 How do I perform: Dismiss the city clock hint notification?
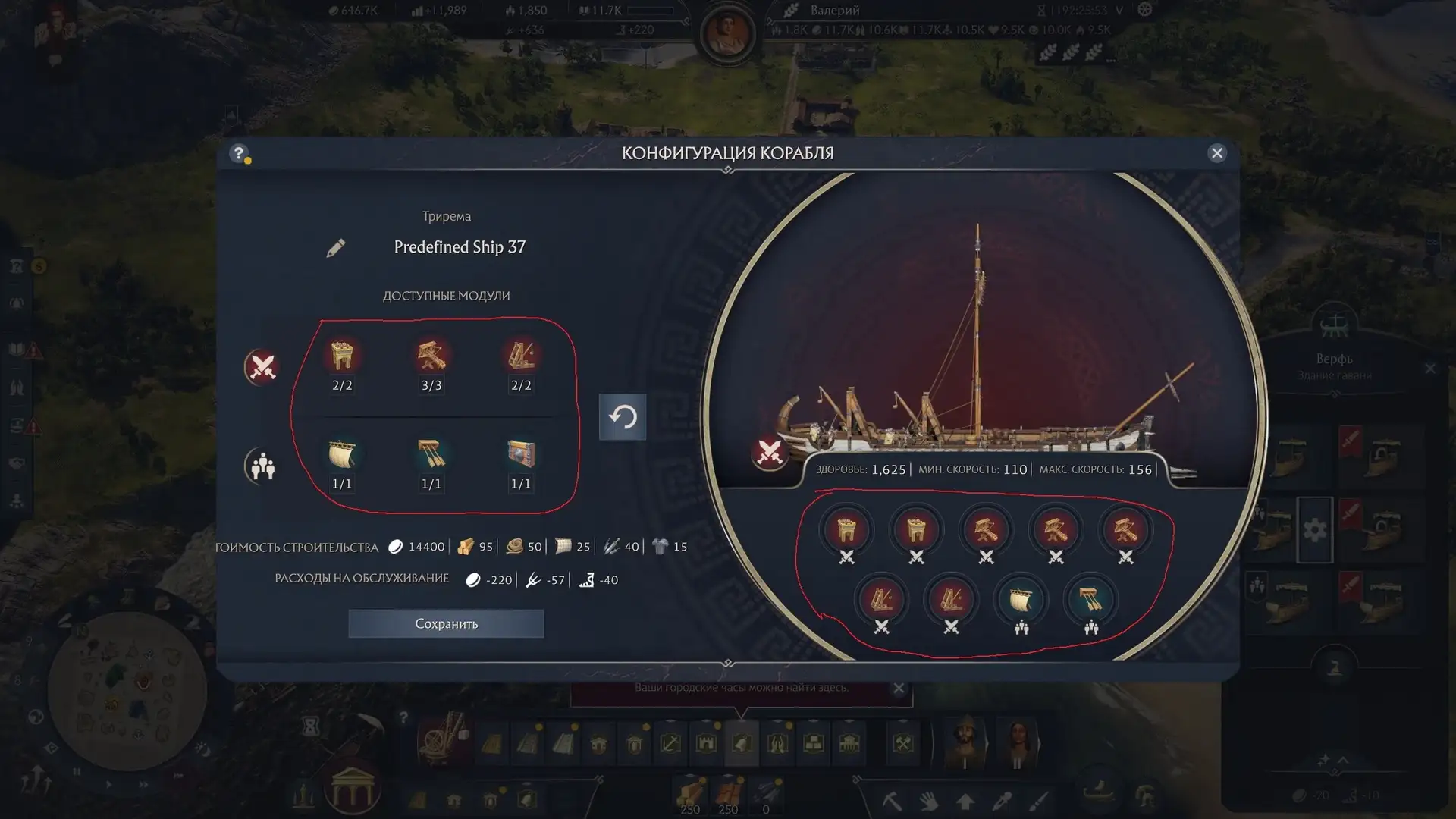[x=899, y=689]
